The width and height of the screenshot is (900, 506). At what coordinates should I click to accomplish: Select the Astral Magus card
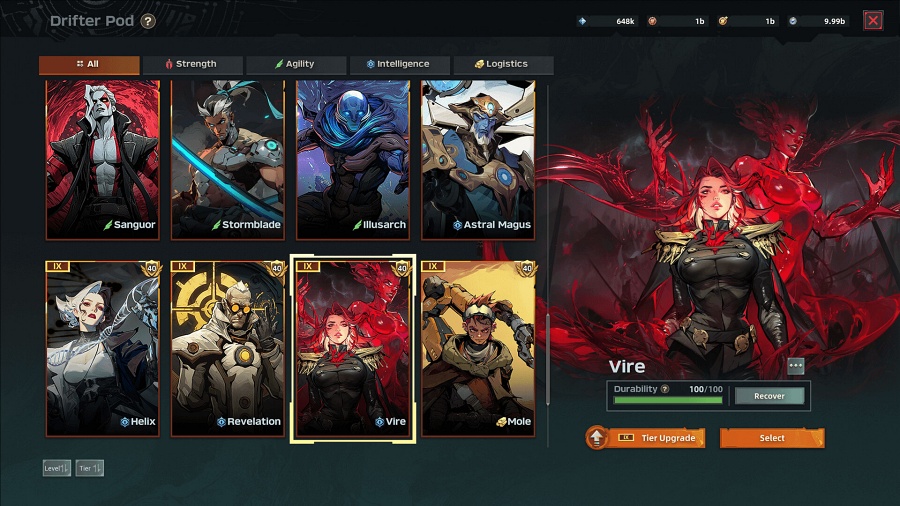478,160
